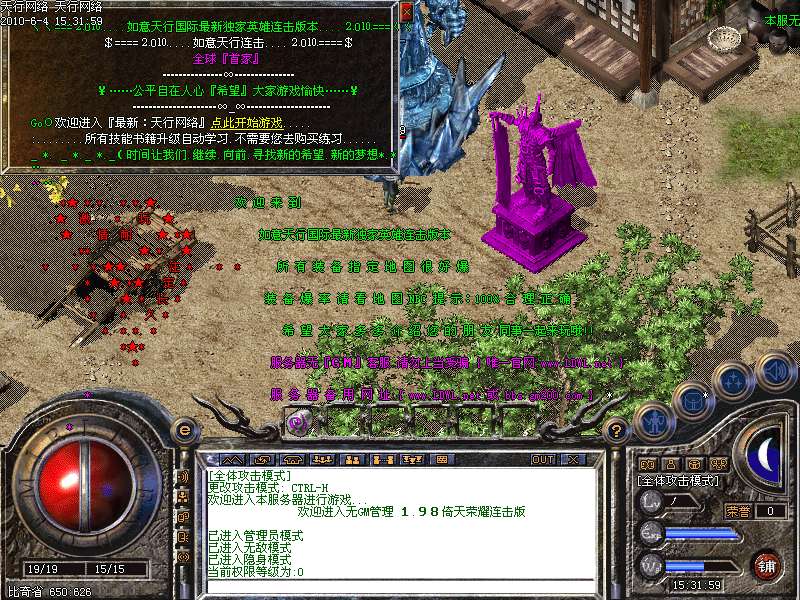Open the character status round button

pos(654,422)
